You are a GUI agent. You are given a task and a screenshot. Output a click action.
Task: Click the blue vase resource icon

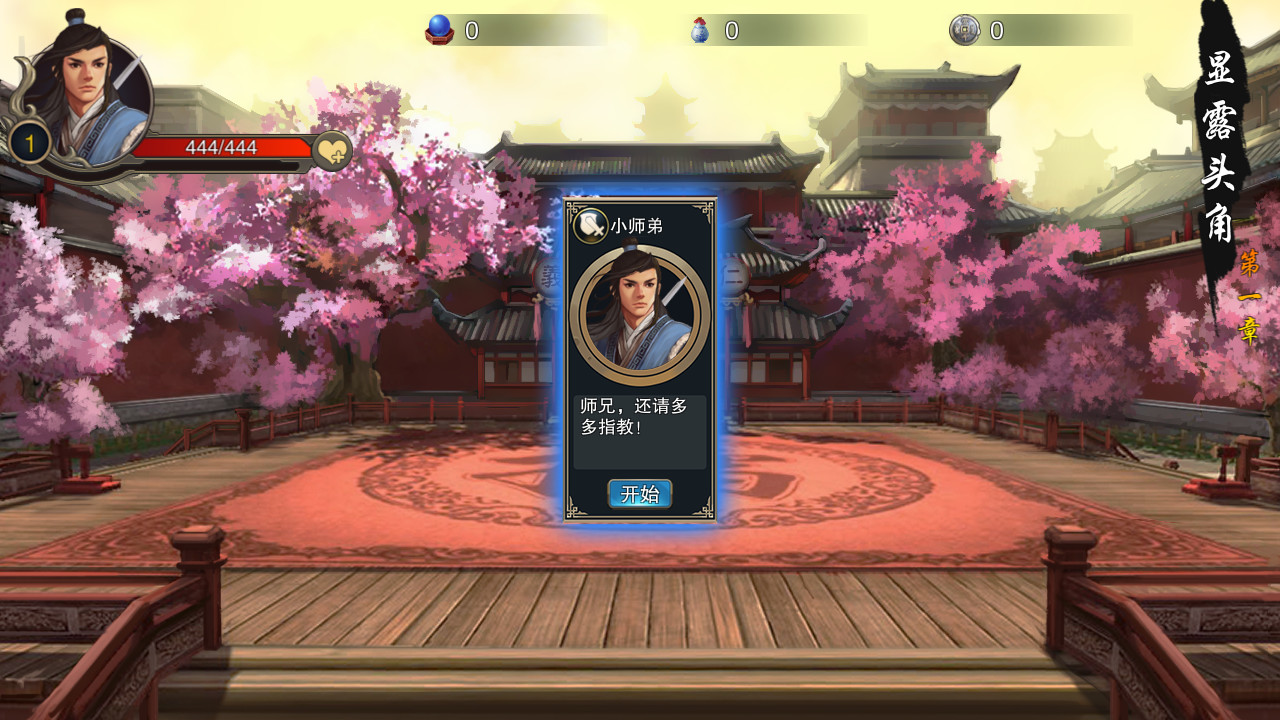coord(699,29)
